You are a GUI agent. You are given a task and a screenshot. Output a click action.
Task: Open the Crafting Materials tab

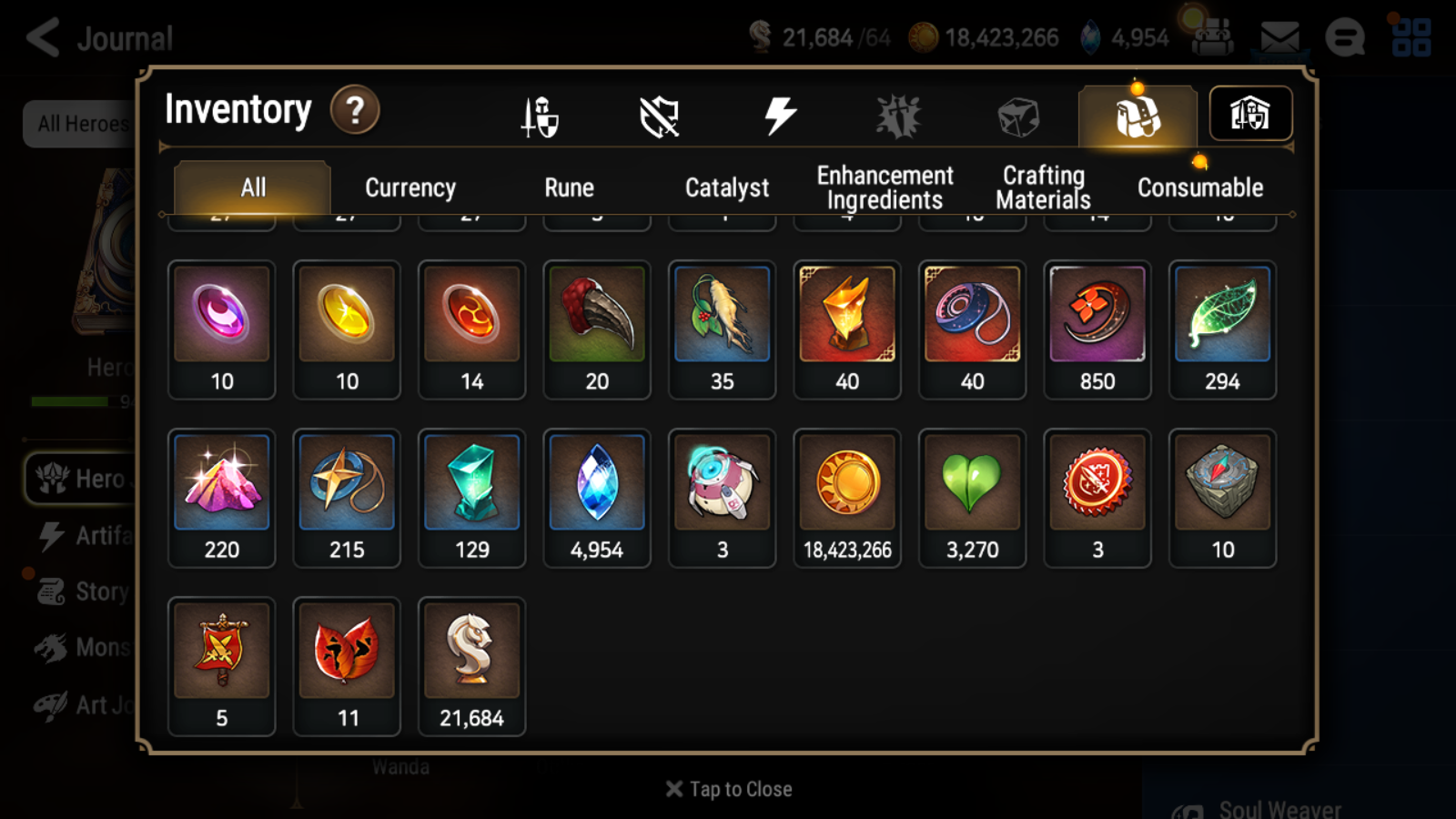point(1043,187)
